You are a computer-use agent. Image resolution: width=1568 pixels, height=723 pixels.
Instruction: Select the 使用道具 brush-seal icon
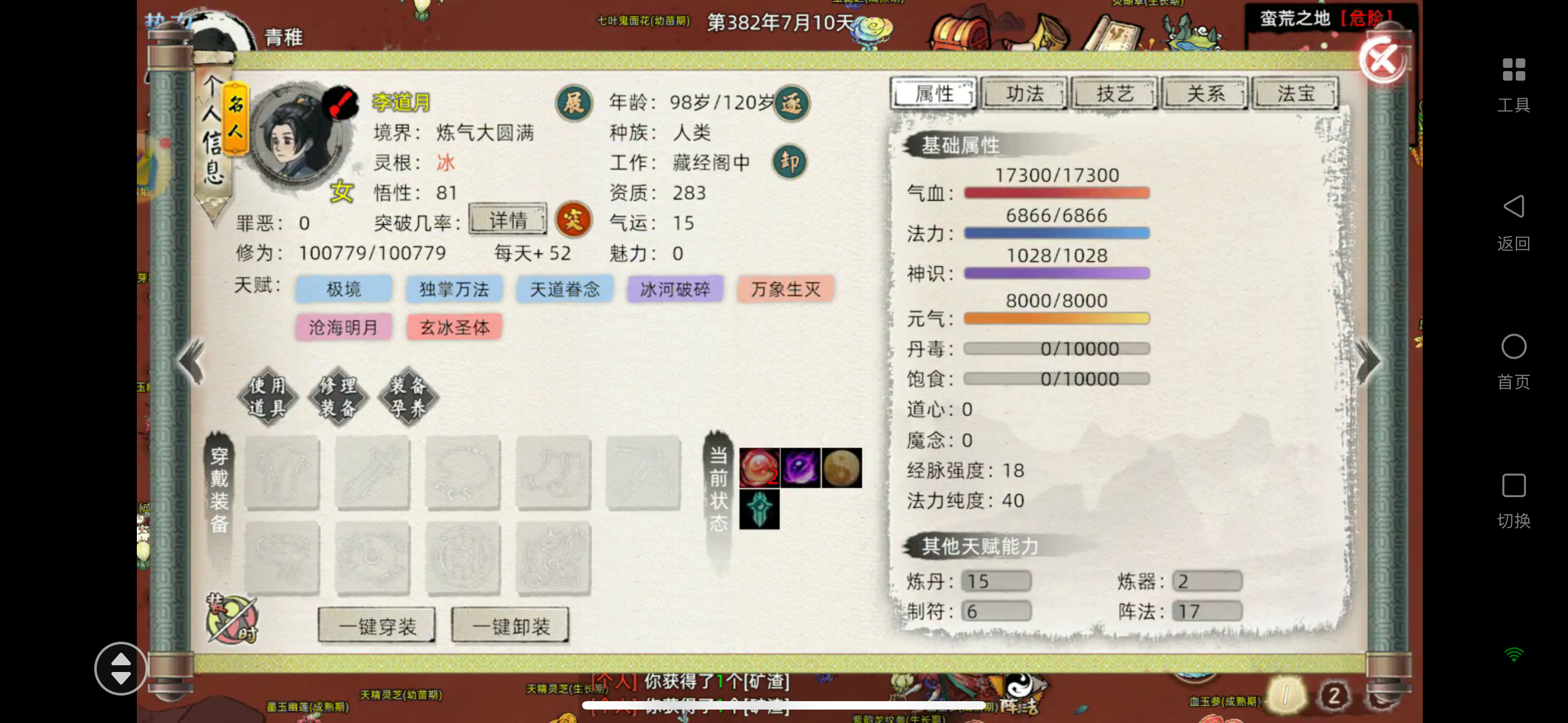(266, 397)
